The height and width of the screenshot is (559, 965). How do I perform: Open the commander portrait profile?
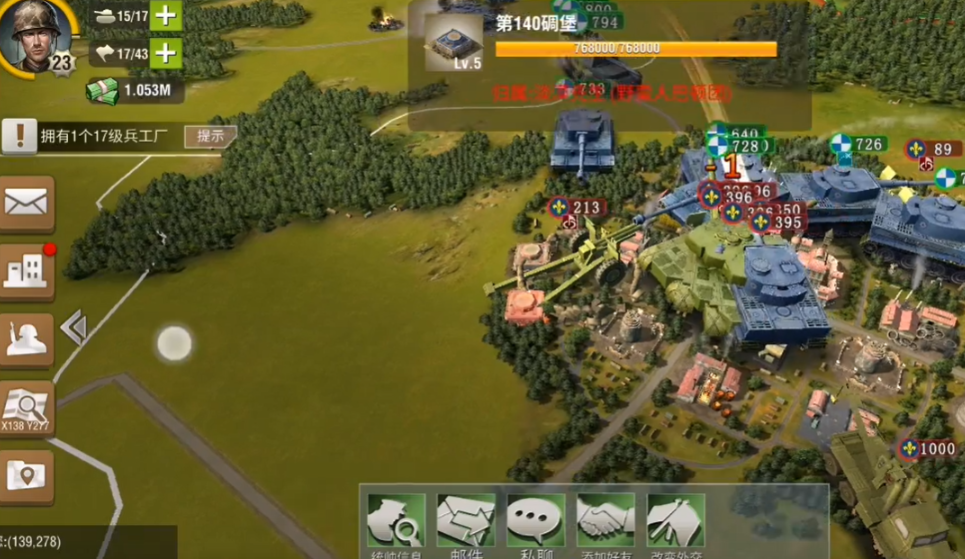36,34
